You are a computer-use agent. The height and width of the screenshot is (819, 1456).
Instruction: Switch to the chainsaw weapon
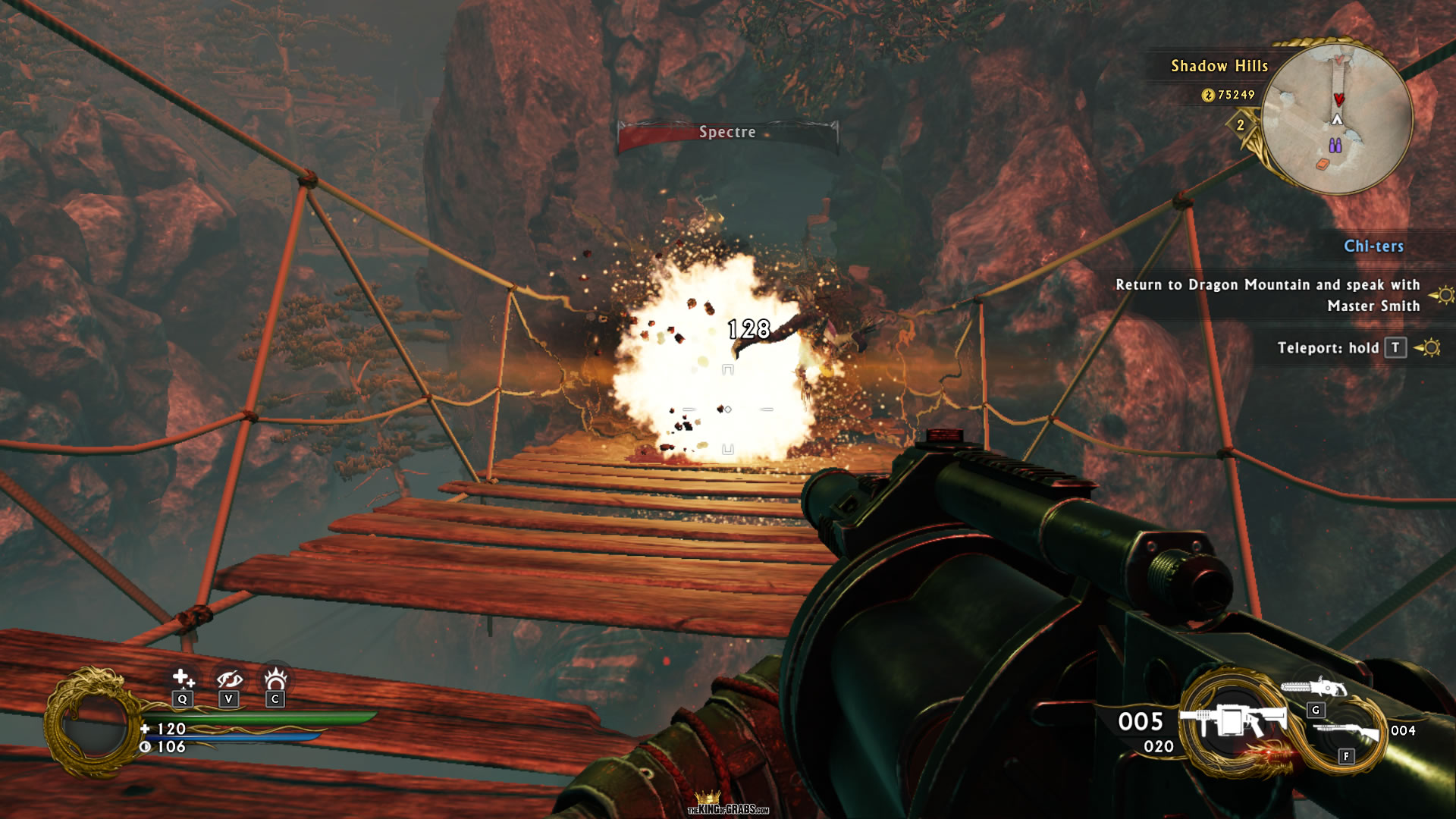(1313, 688)
